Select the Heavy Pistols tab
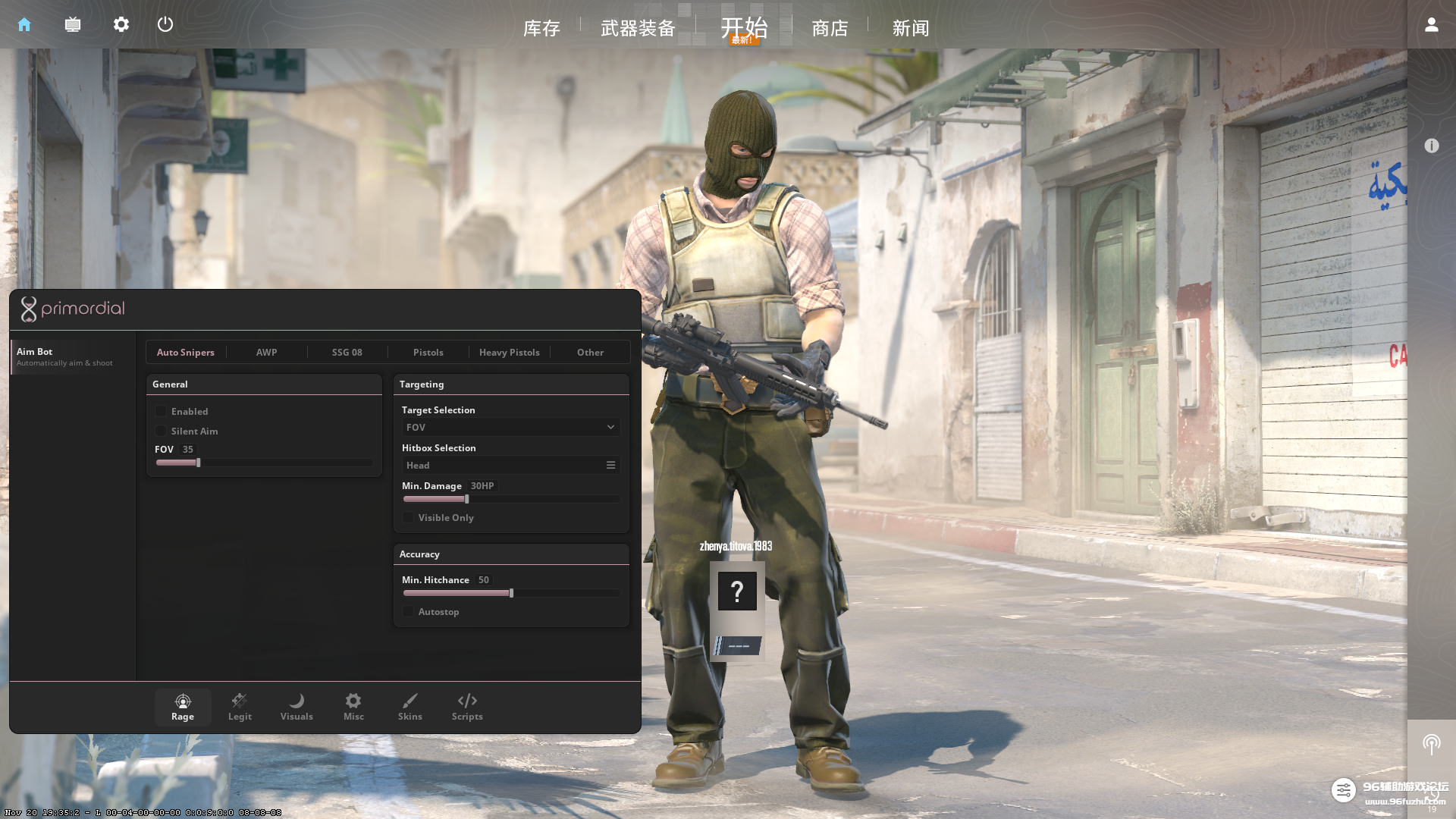The image size is (1456, 819). (x=509, y=352)
